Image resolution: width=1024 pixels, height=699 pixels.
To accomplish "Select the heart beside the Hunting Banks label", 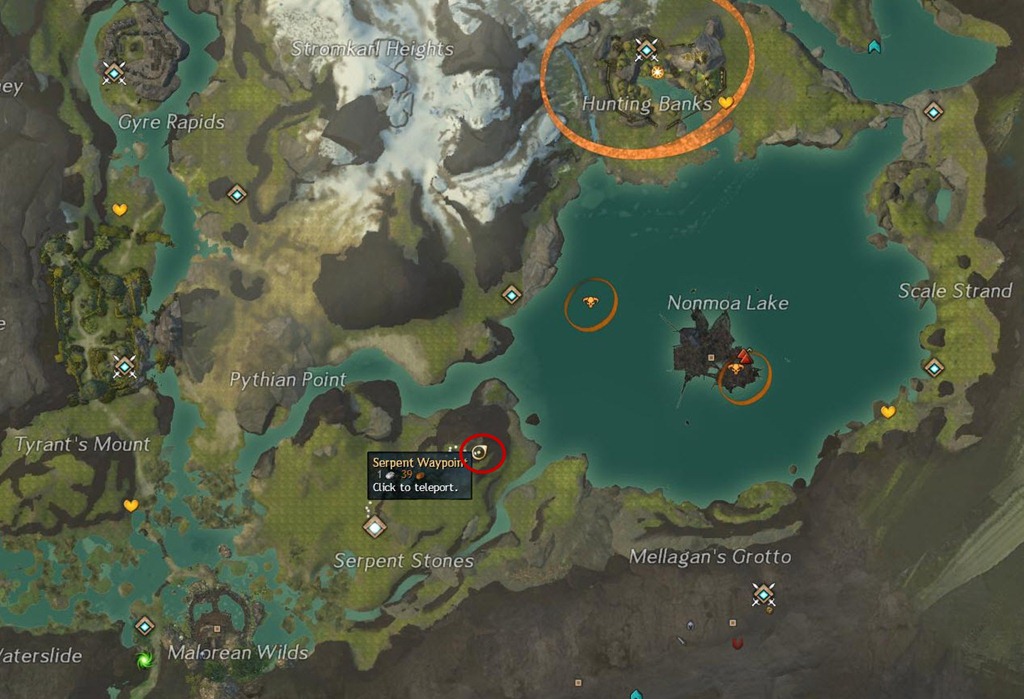I will 726,102.
